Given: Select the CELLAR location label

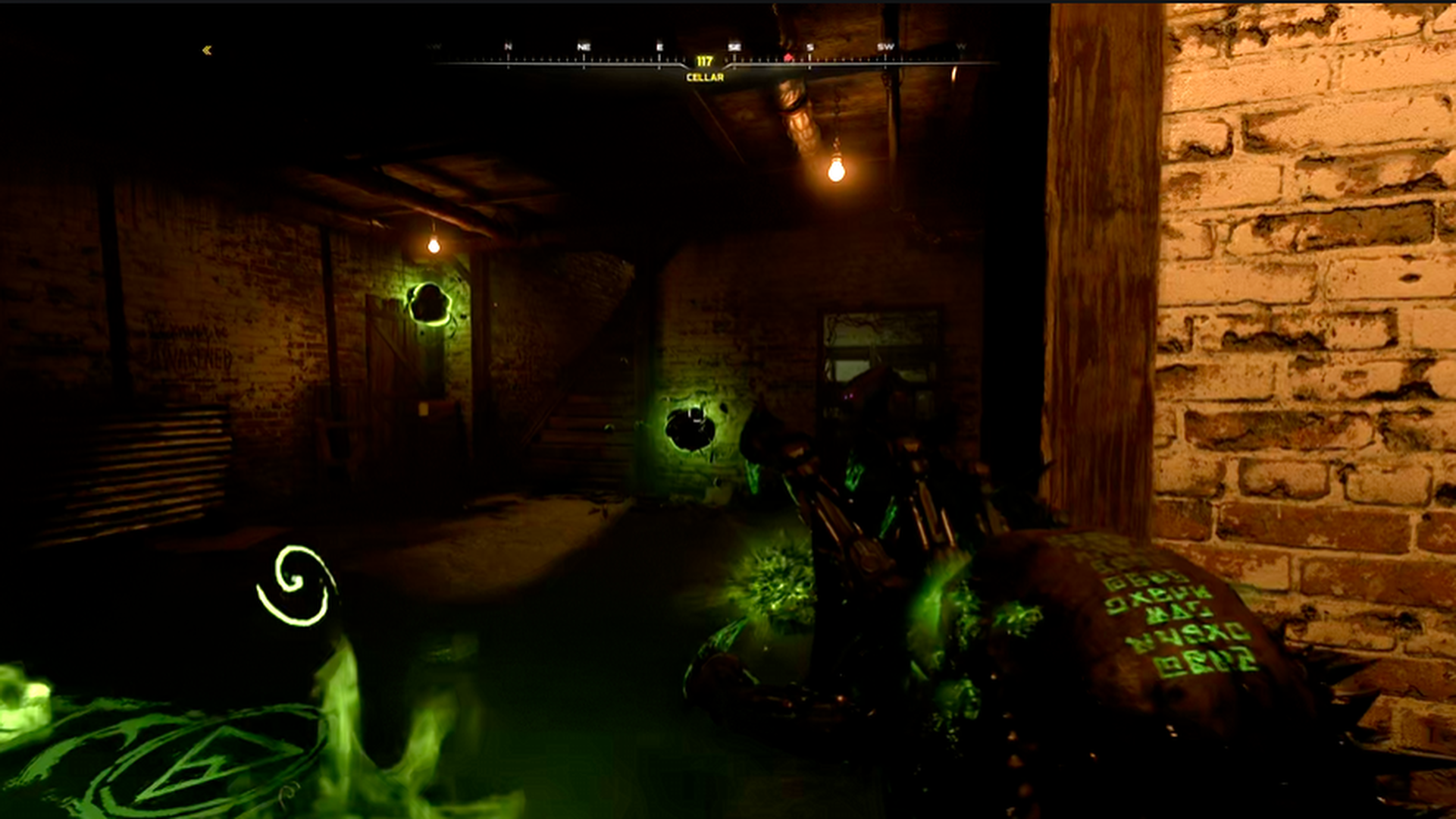Looking at the screenshot, I should (704, 76).
